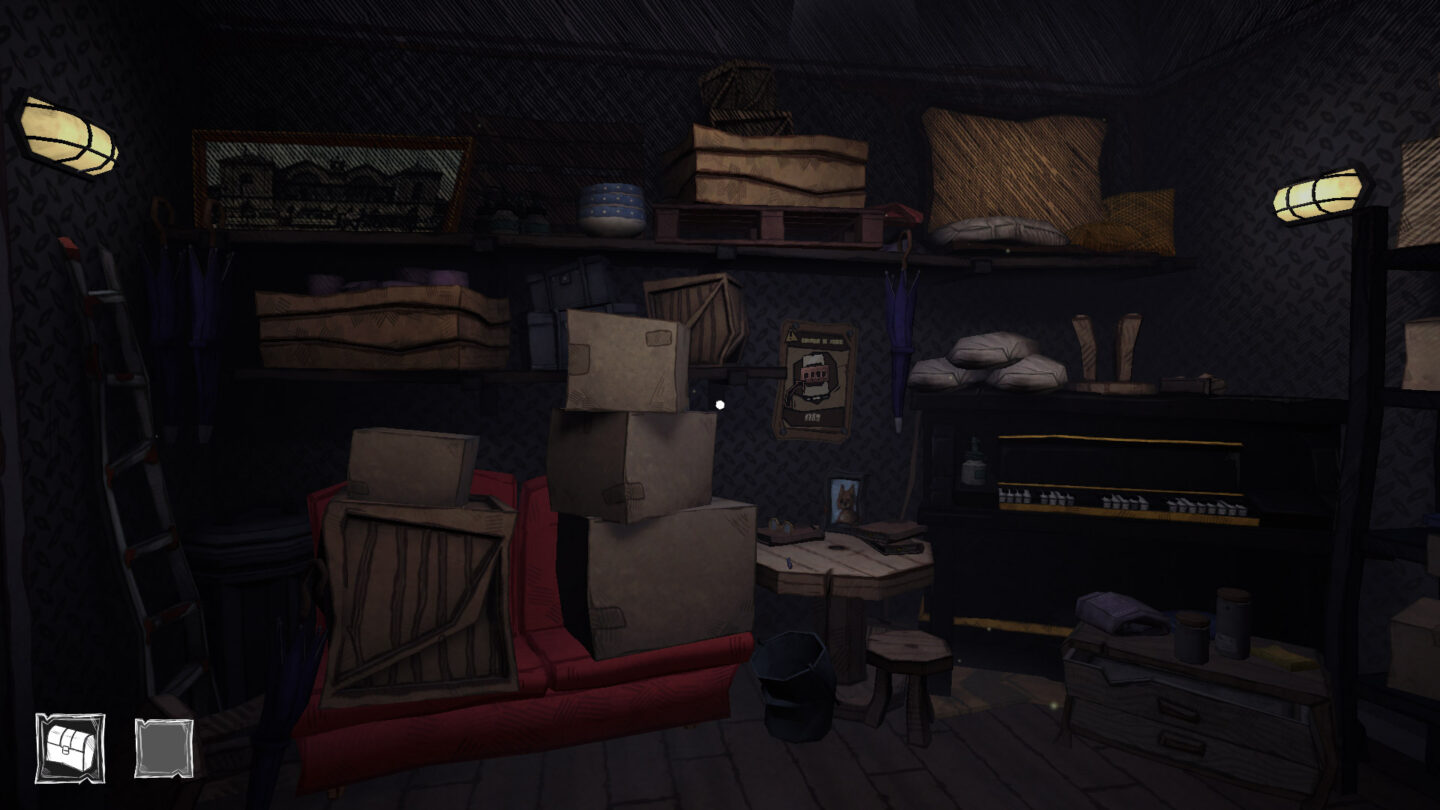Pick up the hanging purple umbrella
The height and width of the screenshot is (810, 1440).
pyautogui.click(x=899, y=330)
